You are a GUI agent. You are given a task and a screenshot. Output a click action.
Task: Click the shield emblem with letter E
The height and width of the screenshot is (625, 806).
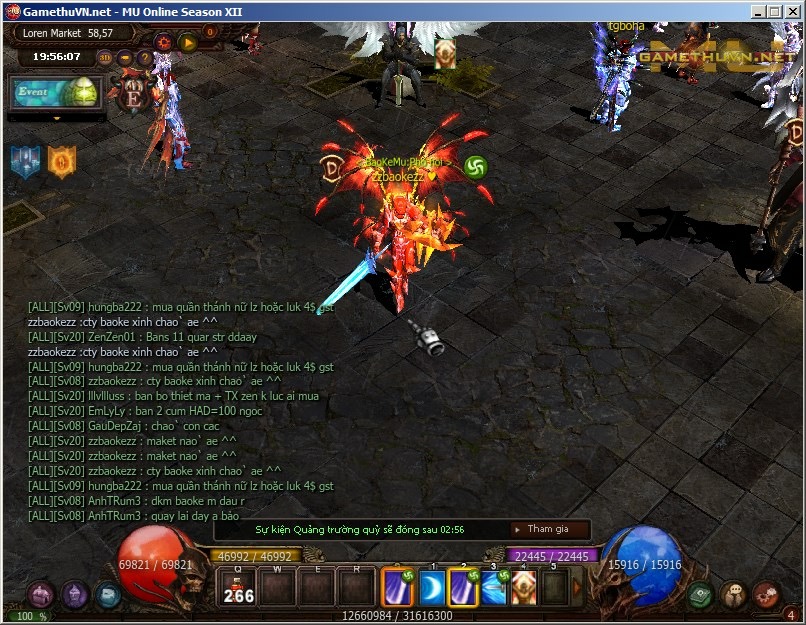tap(133, 96)
